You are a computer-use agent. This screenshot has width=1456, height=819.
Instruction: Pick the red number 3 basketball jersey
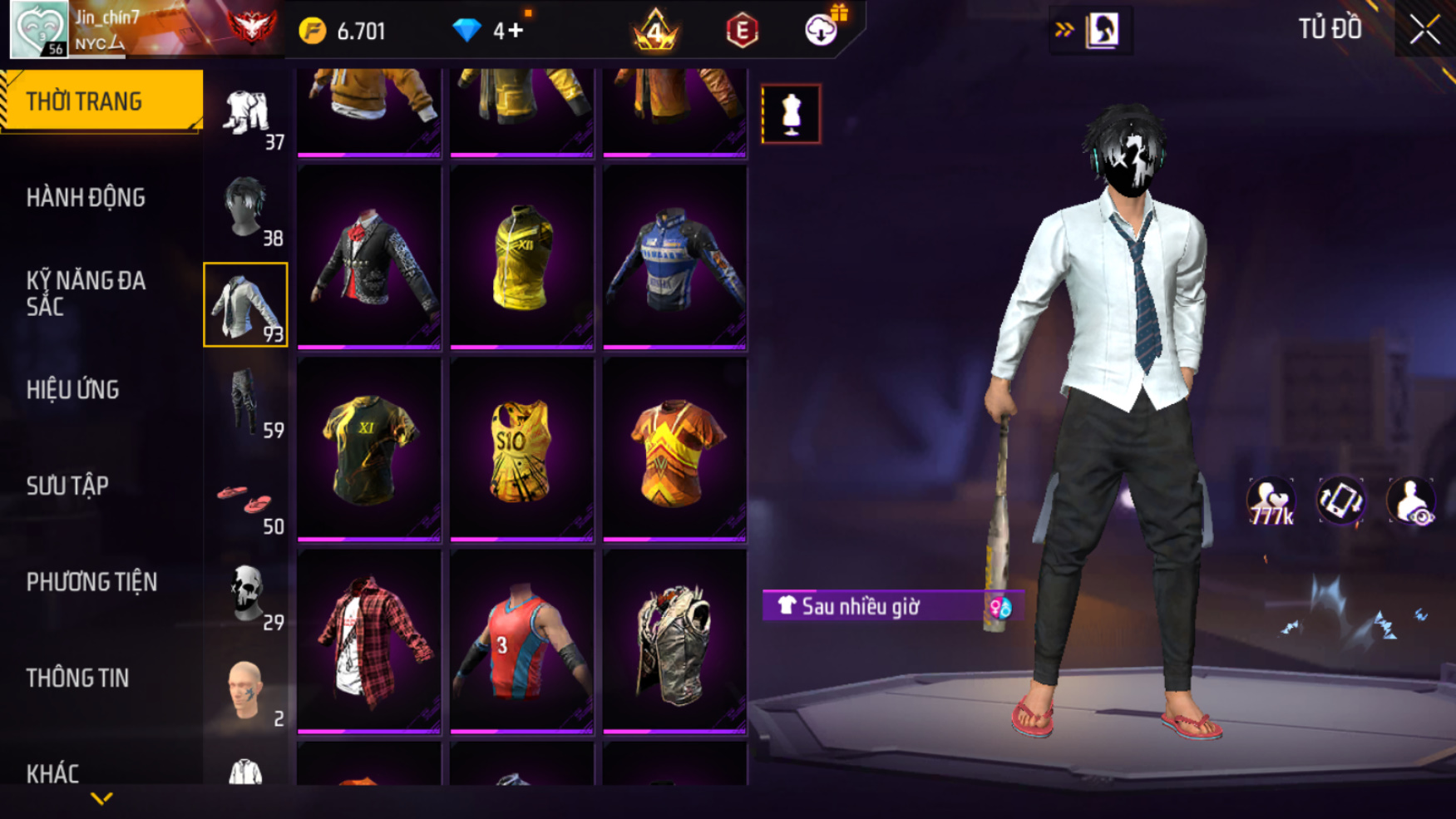click(521, 641)
